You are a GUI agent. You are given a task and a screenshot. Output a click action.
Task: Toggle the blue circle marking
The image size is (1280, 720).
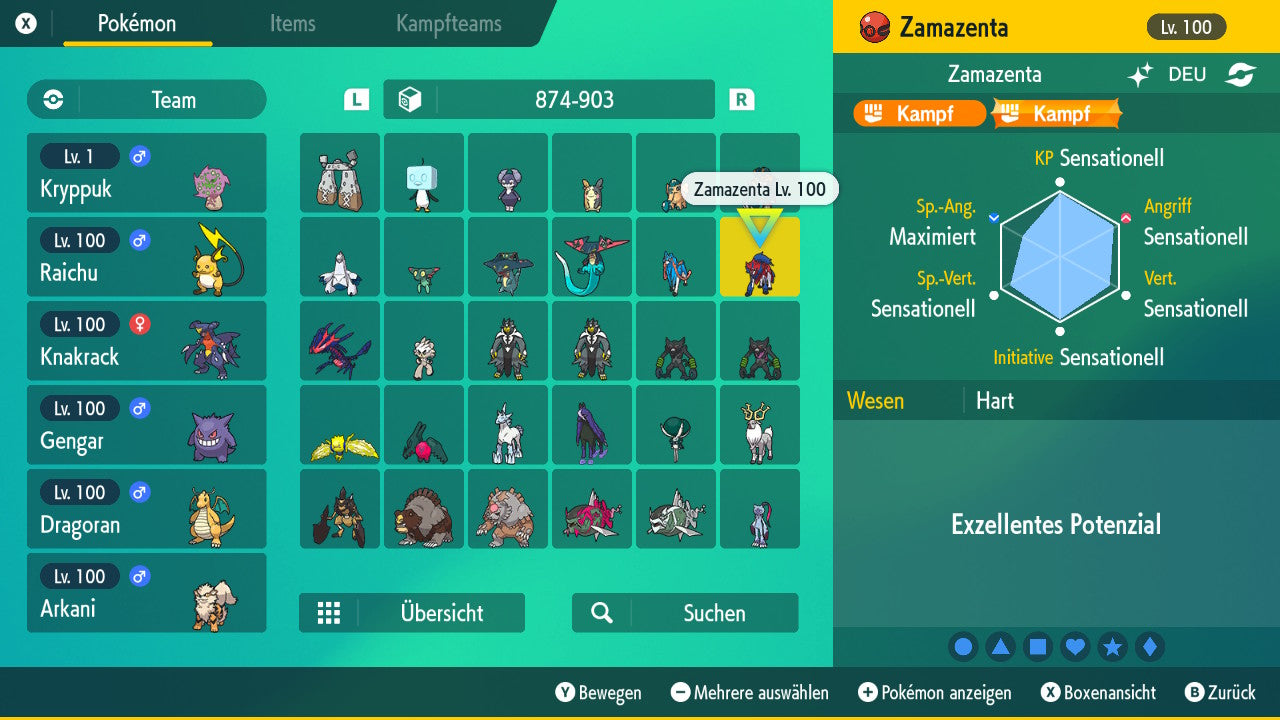coord(963,646)
